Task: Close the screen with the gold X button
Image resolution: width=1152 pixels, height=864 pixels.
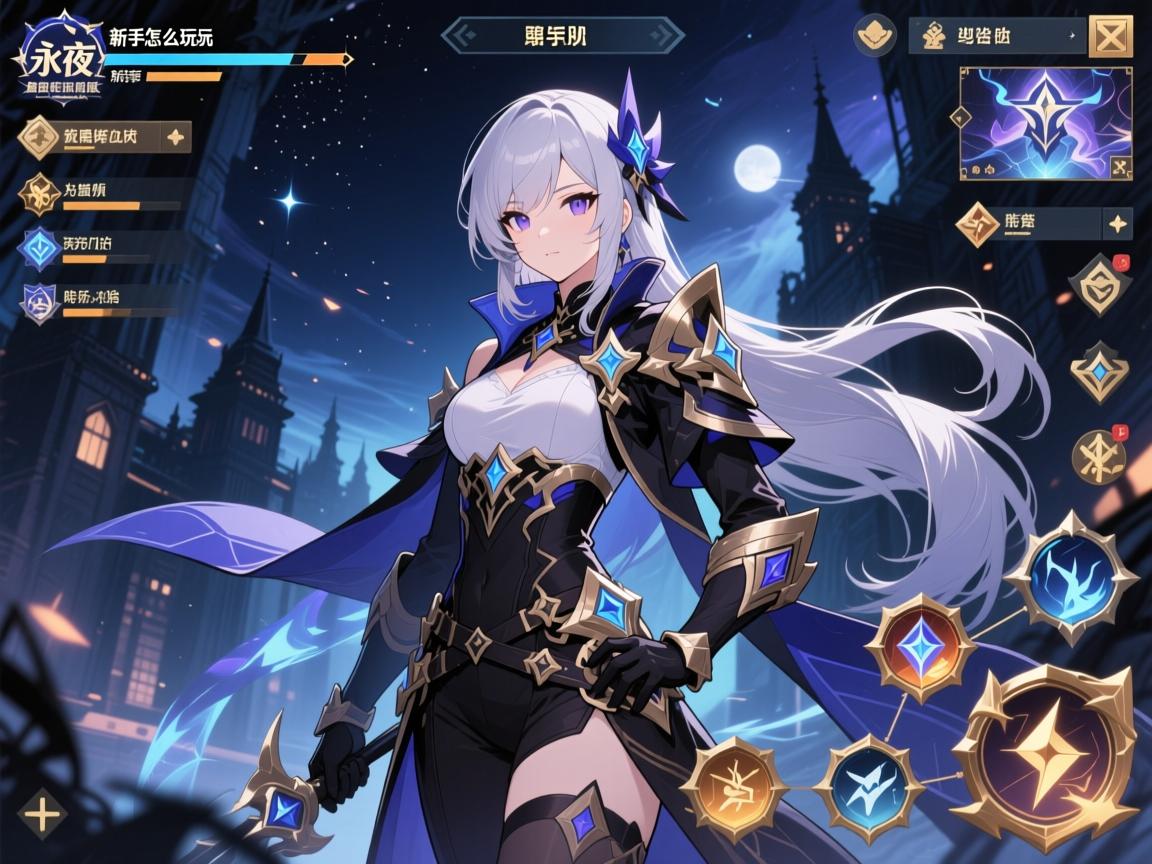Action: point(1109,37)
